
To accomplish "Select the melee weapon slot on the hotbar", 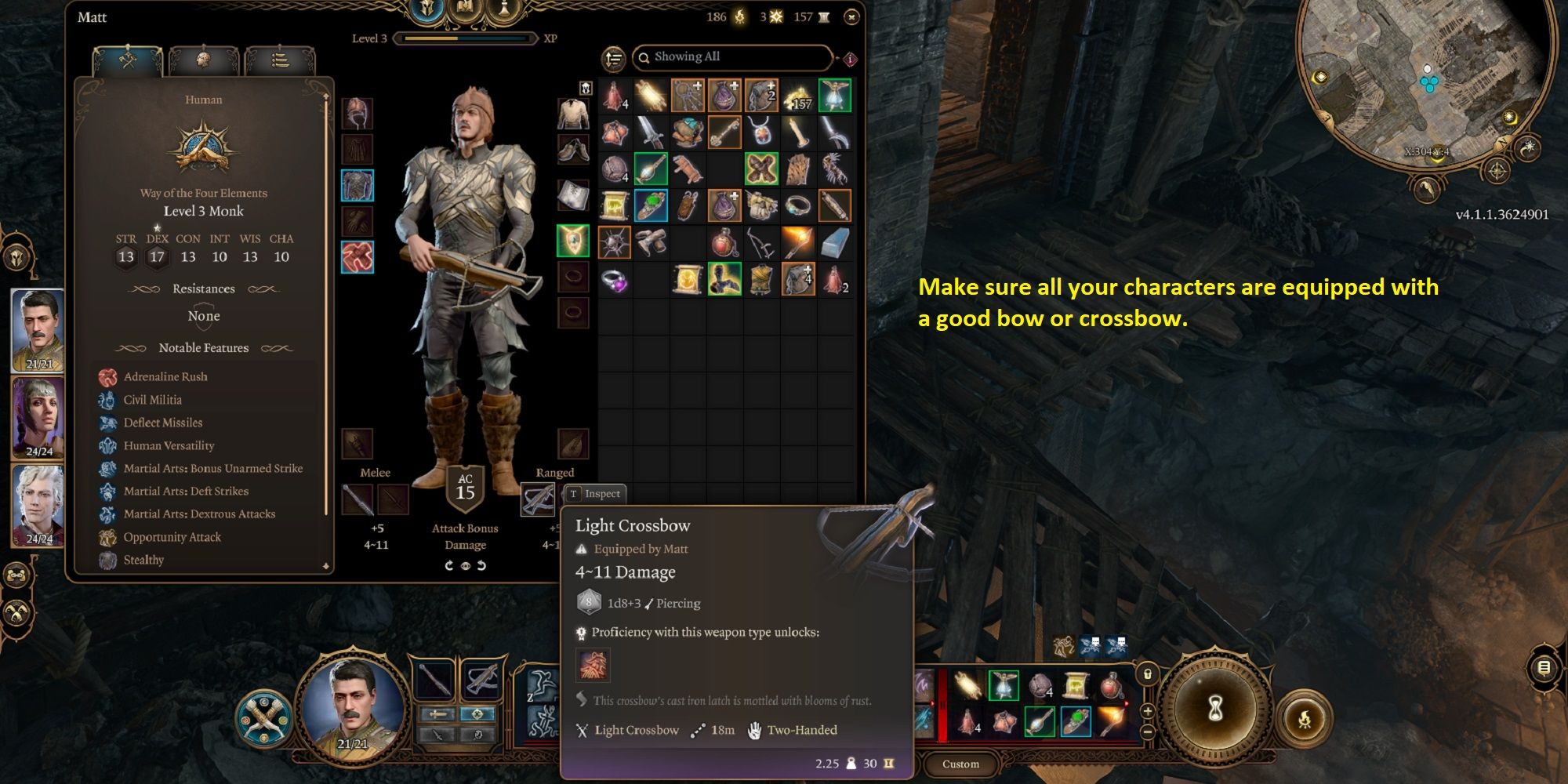I will [436, 680].
